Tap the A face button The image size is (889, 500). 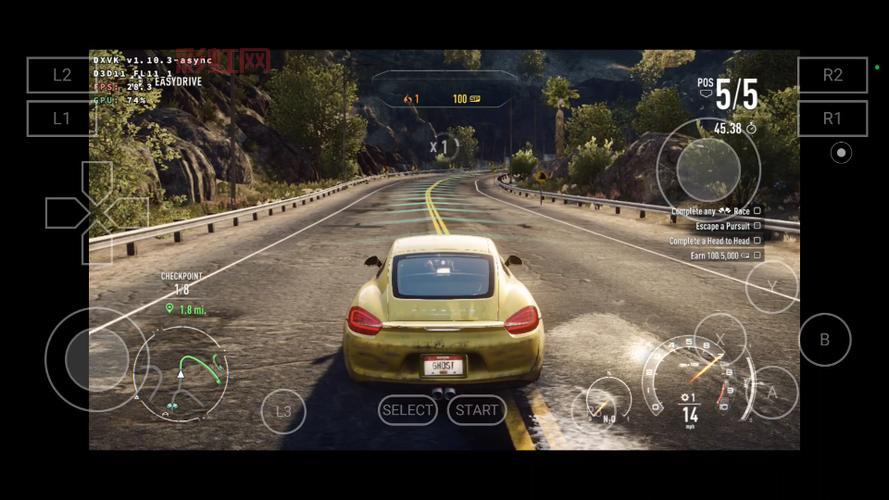(x=772, y=393)
